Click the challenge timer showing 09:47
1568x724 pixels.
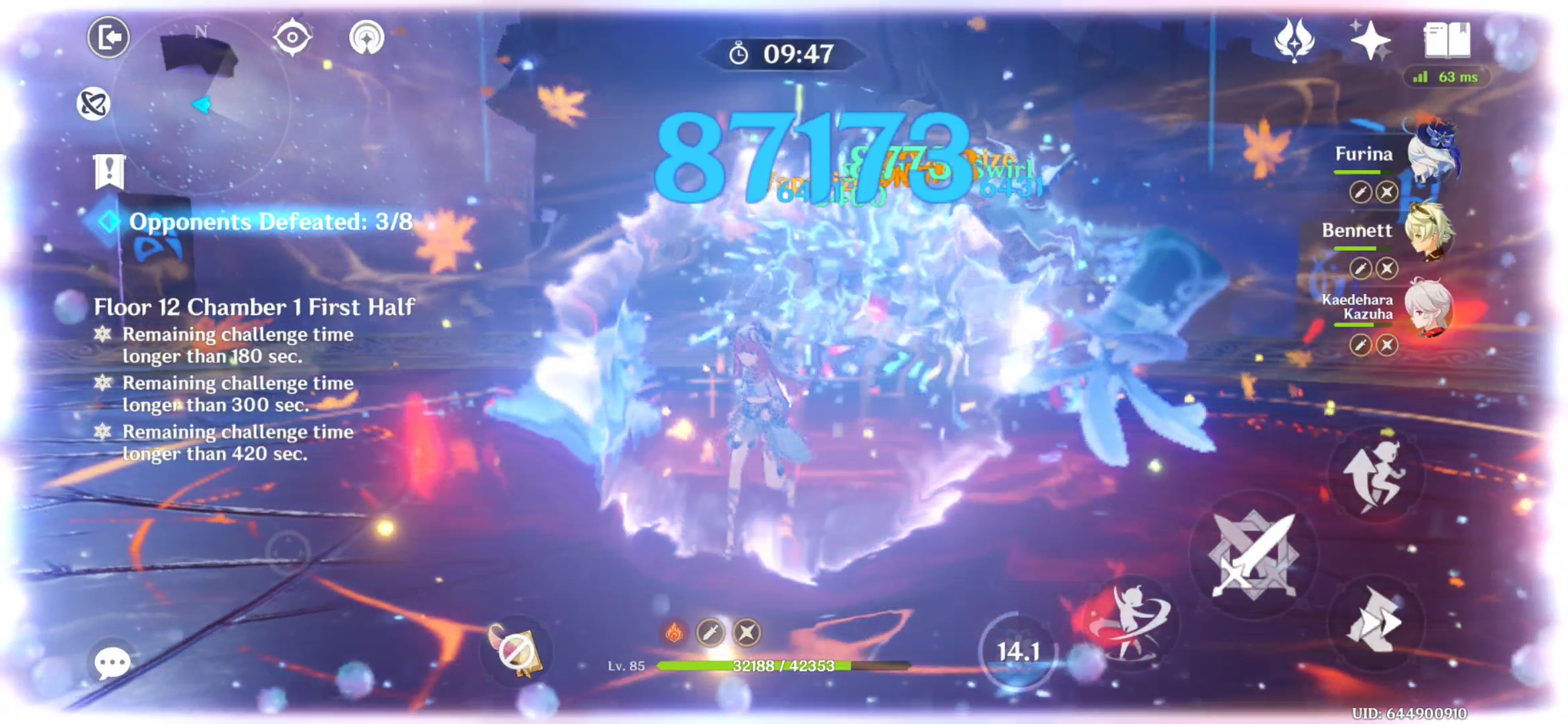point(784,54)
